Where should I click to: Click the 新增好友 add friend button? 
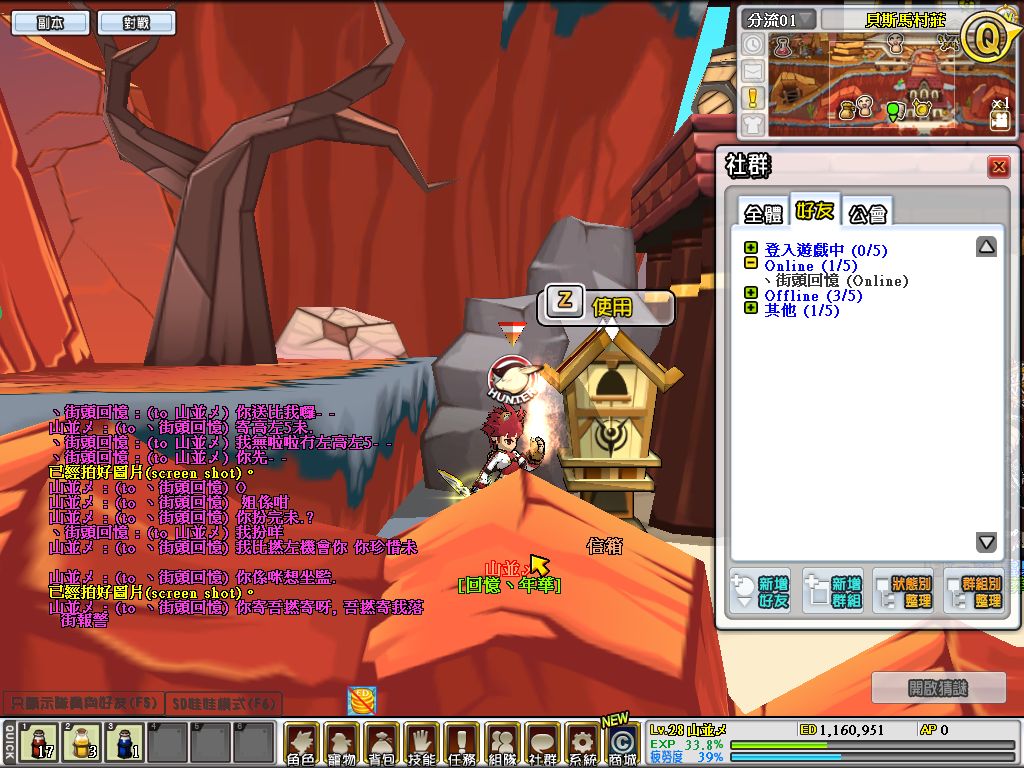761,591
